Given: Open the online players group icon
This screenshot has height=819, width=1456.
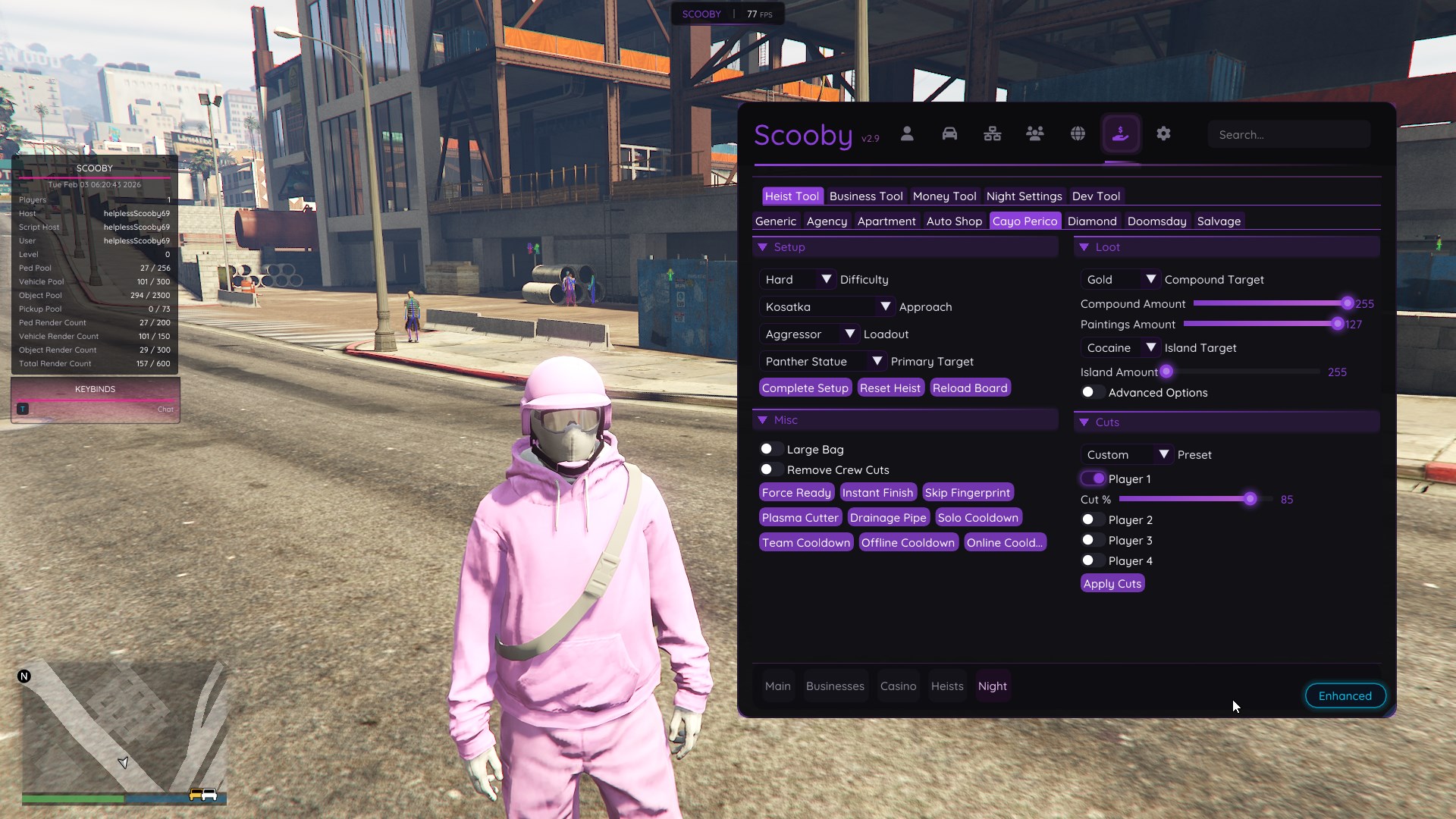Looking at the screenshot, I should pyautogui.click(x=1035, y=133).
